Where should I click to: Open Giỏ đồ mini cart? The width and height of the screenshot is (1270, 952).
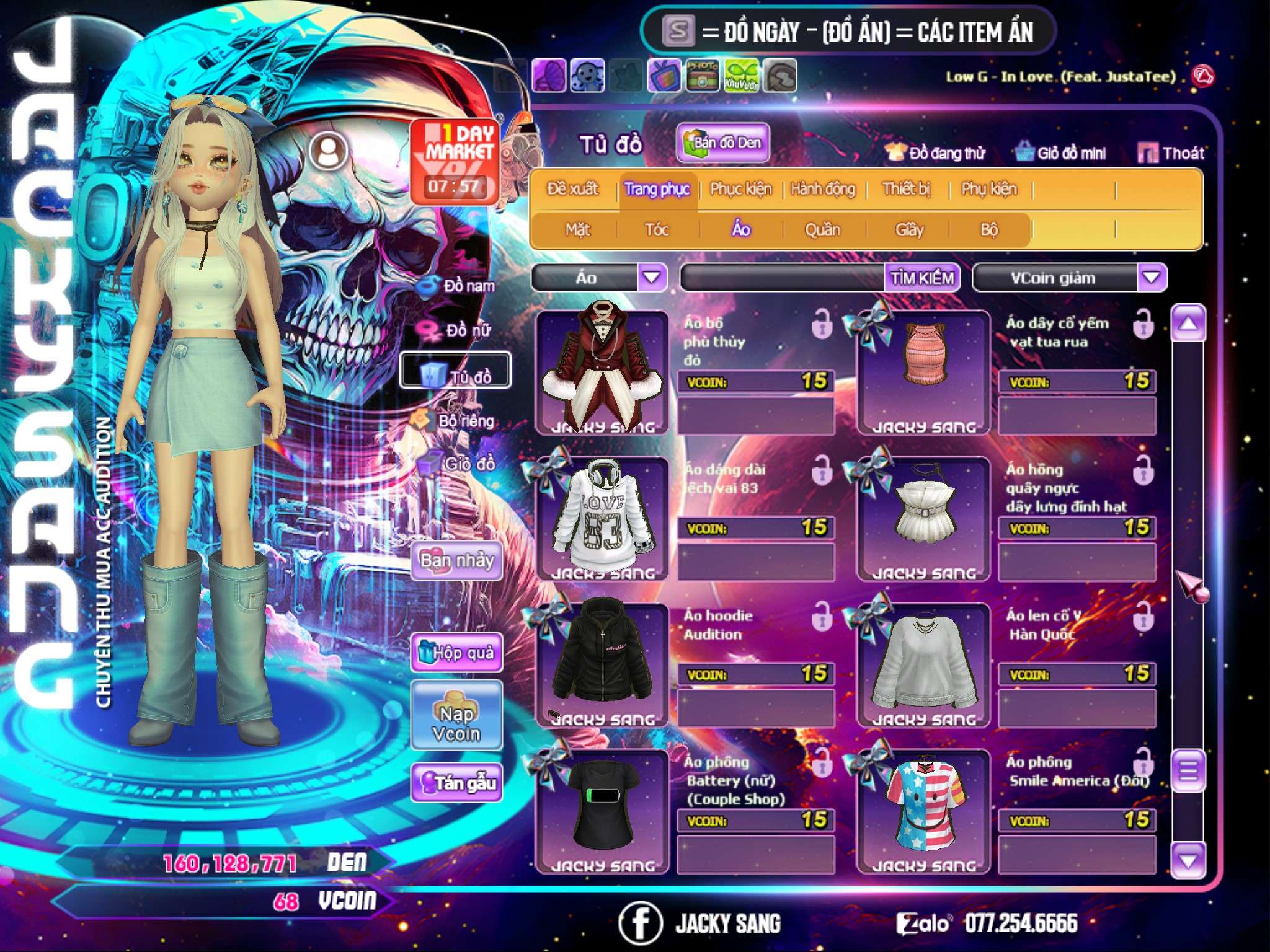[x=1061, y=153]
